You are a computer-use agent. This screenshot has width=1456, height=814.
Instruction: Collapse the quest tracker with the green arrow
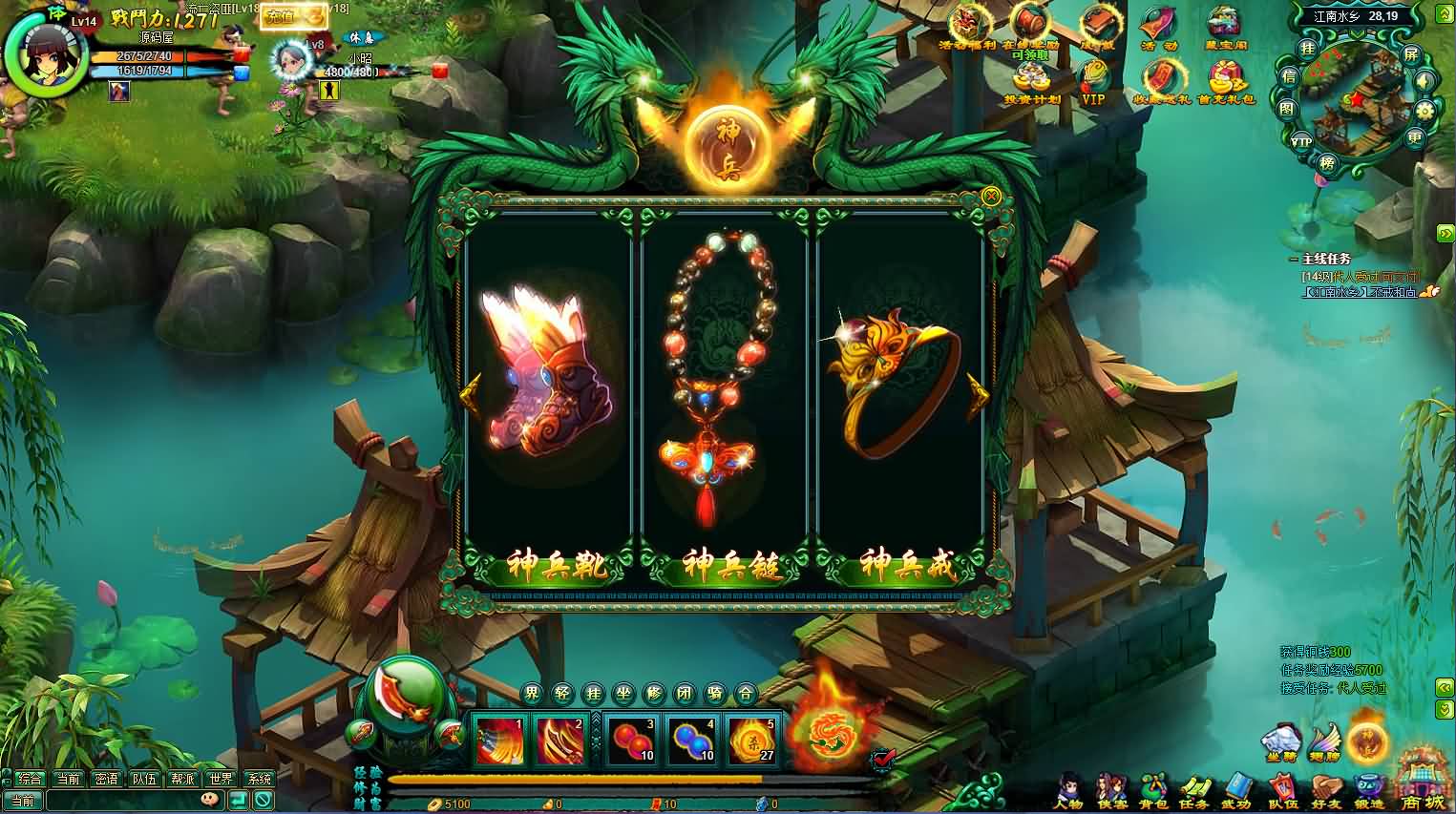click(1445, 232)
